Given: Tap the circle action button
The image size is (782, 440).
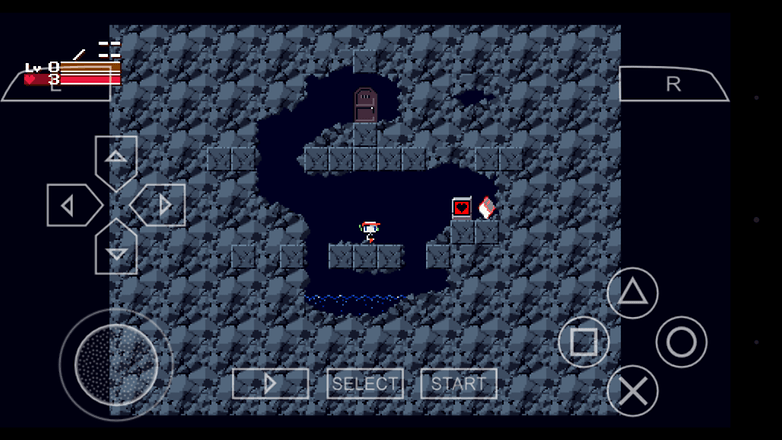Looking at the screenshot, I should coord(682,342).
